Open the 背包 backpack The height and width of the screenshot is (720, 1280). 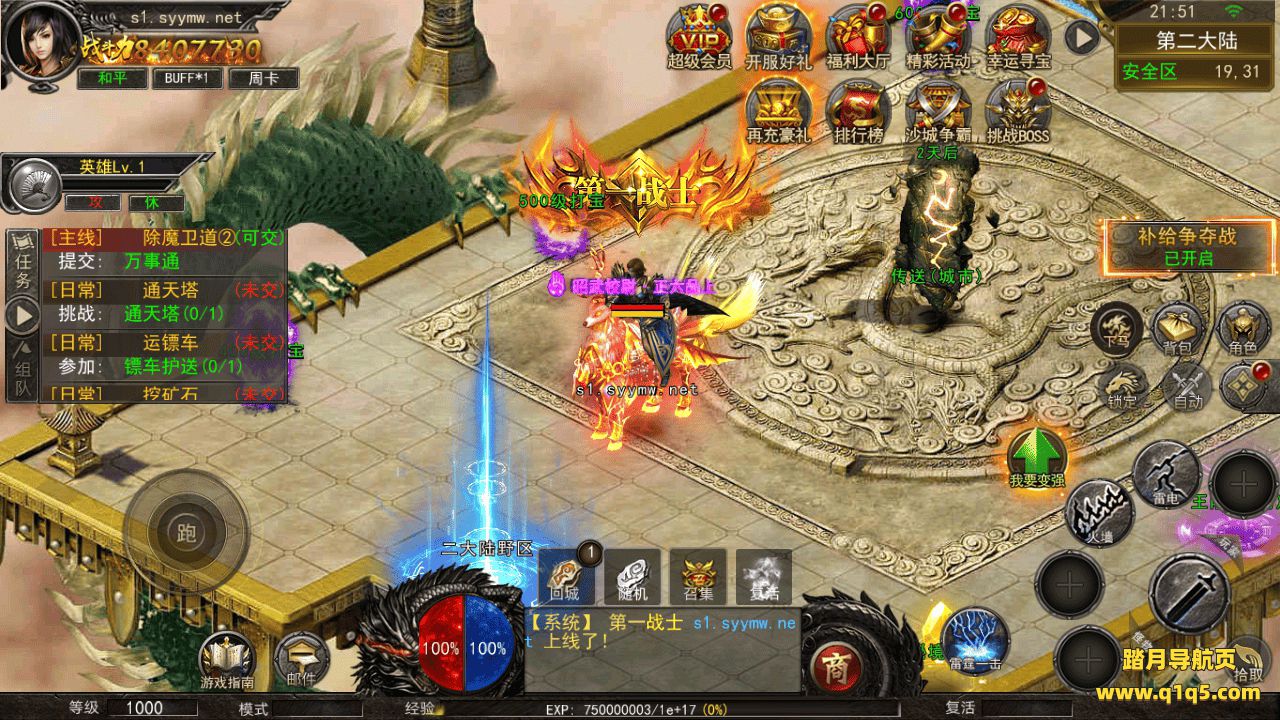click(x=1178, y=328)
